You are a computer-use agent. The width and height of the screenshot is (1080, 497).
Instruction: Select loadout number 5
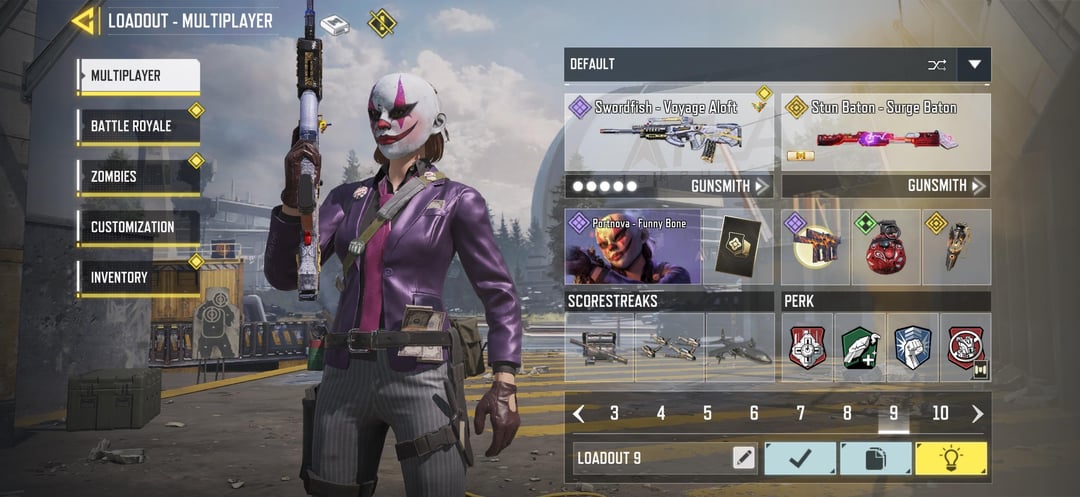tap(707, 413)
